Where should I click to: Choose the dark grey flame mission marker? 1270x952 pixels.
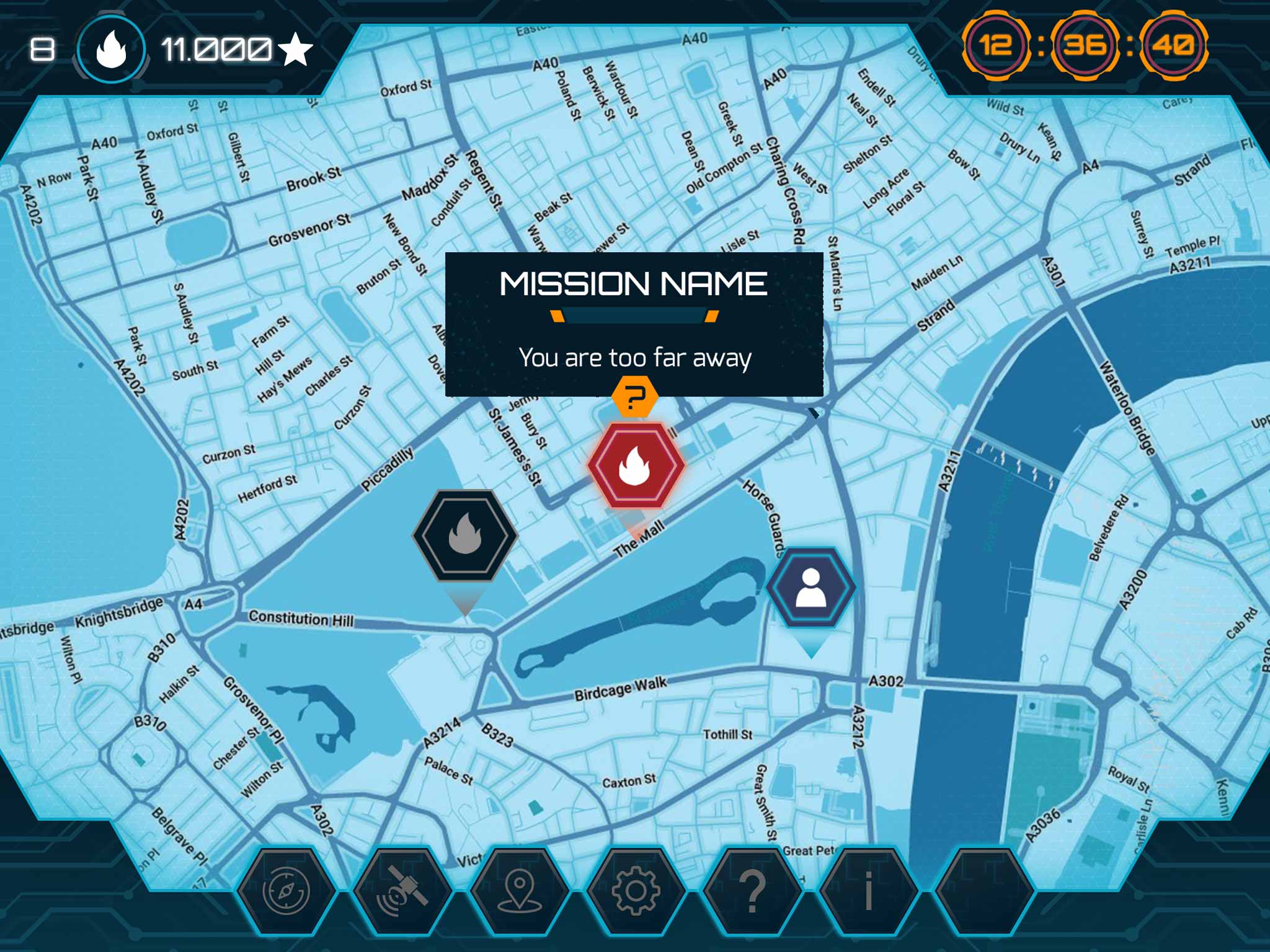click(465, 535)
